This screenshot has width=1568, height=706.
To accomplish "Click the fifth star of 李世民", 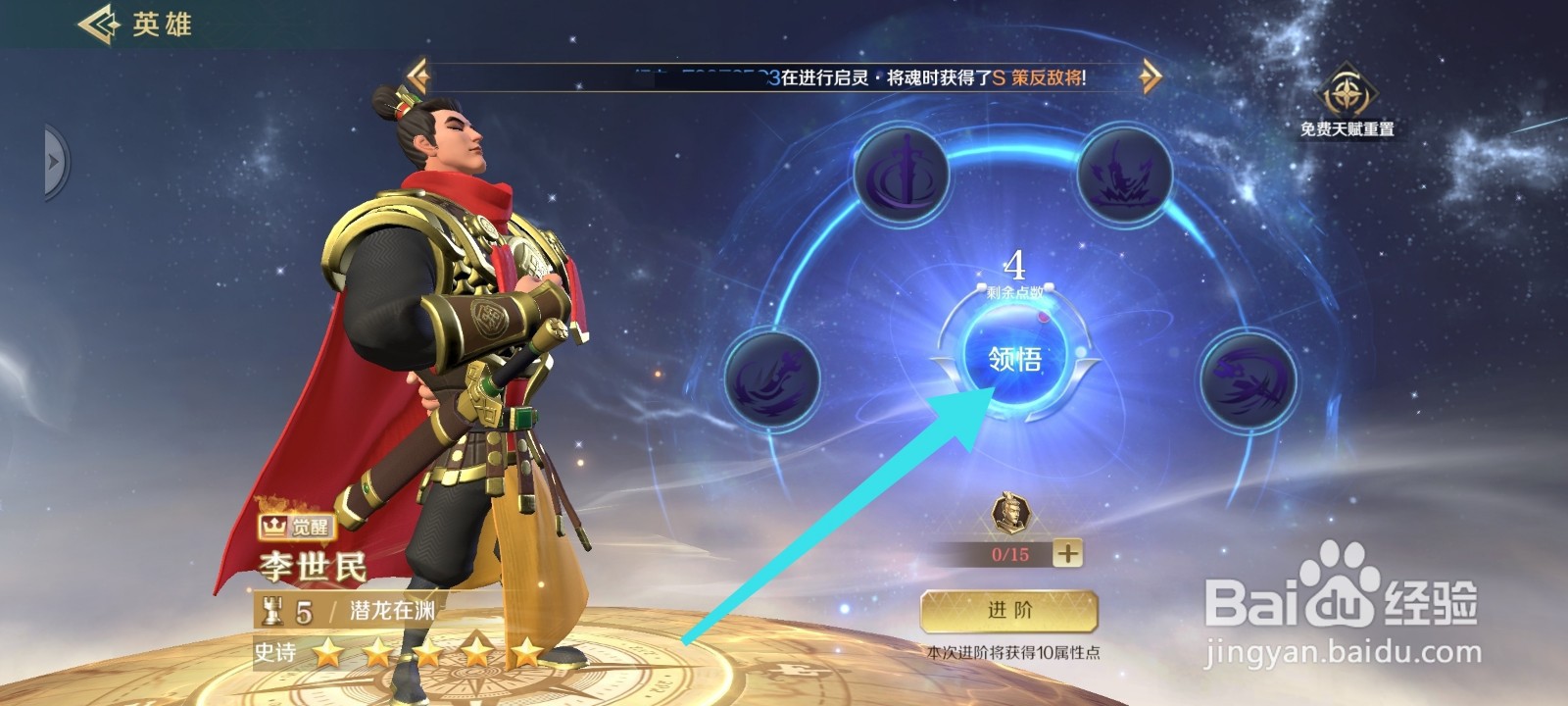I will tap(529, 649).
